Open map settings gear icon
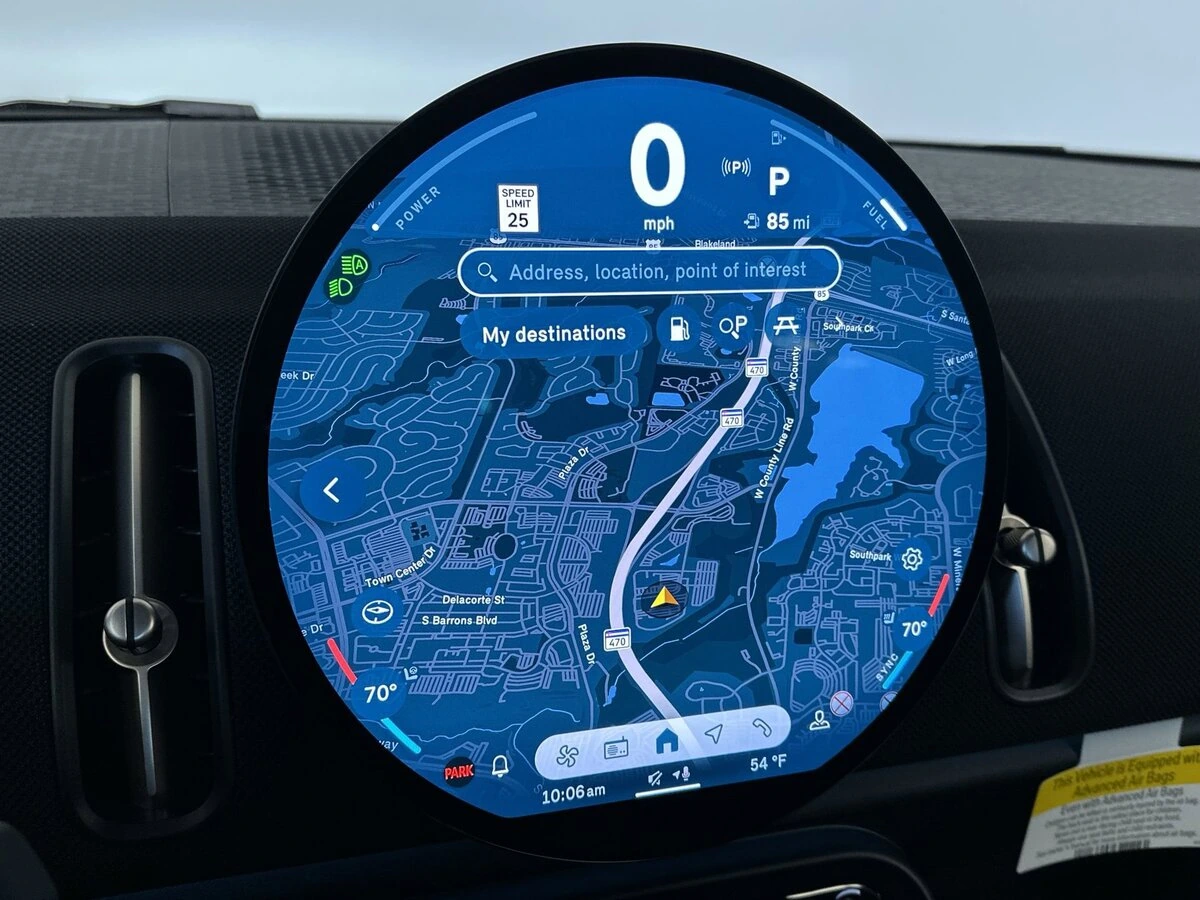Screen dimensions: 1200x900 pyautogui.click(x=911, y=559)
